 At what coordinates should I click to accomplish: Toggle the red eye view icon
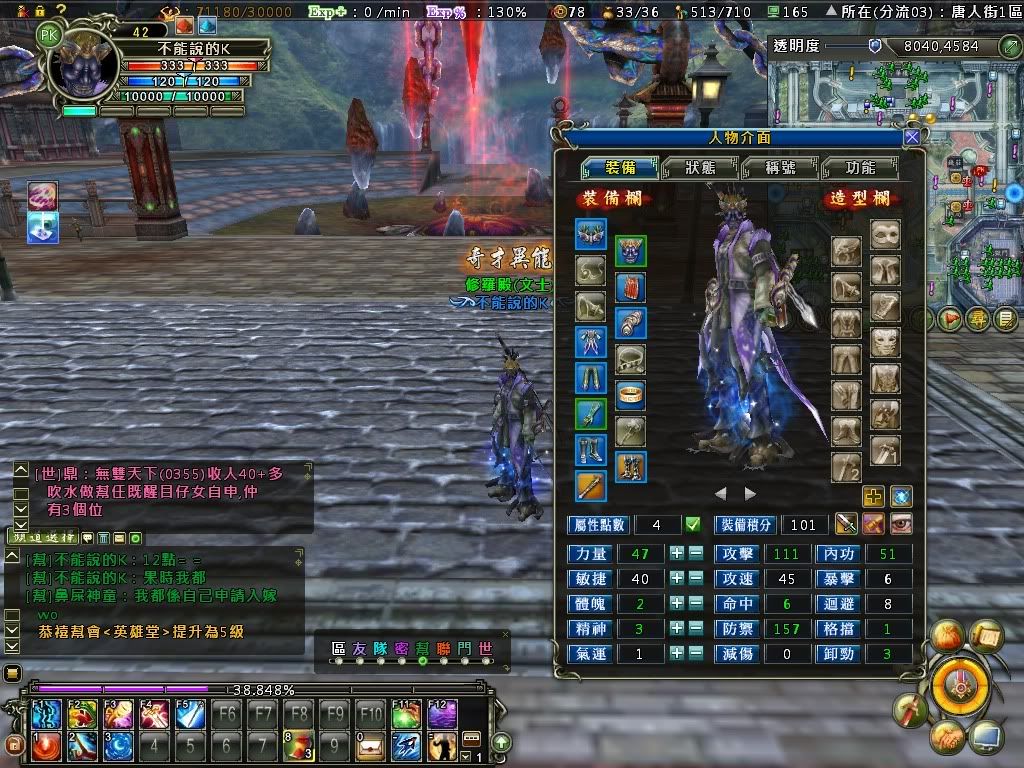coord(900,523)
